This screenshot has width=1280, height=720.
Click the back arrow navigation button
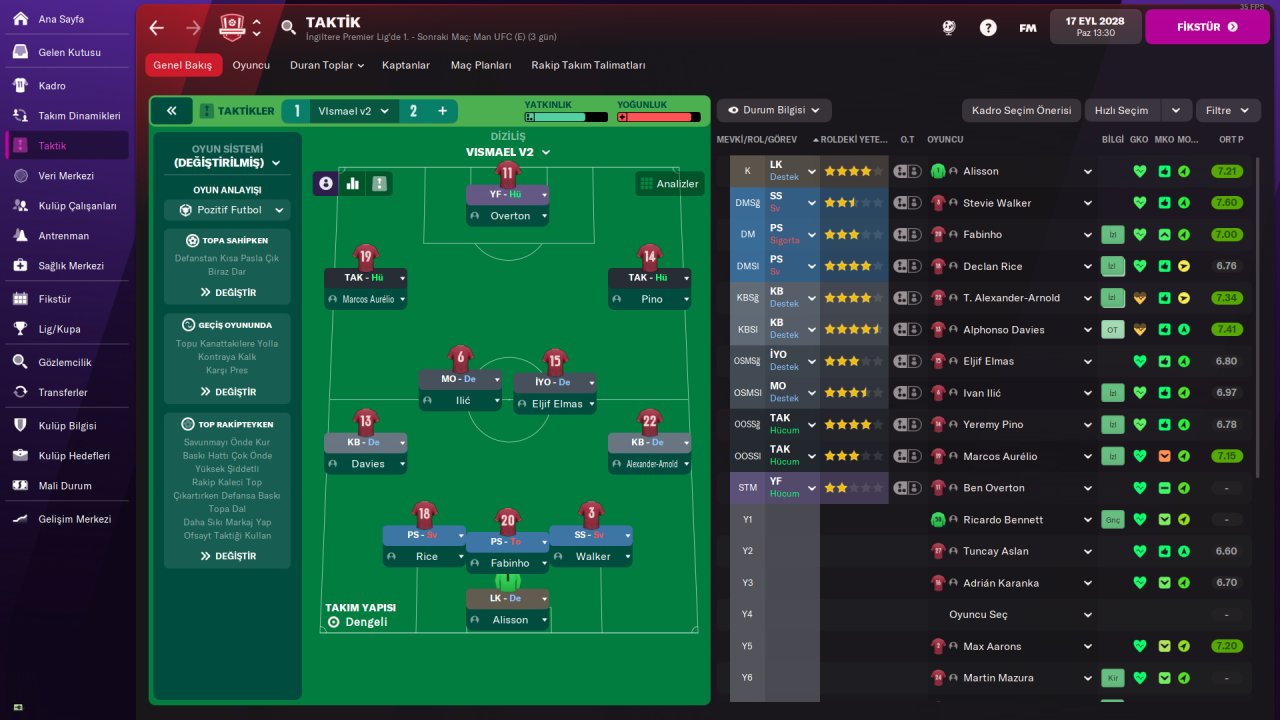tap(157, 27)
